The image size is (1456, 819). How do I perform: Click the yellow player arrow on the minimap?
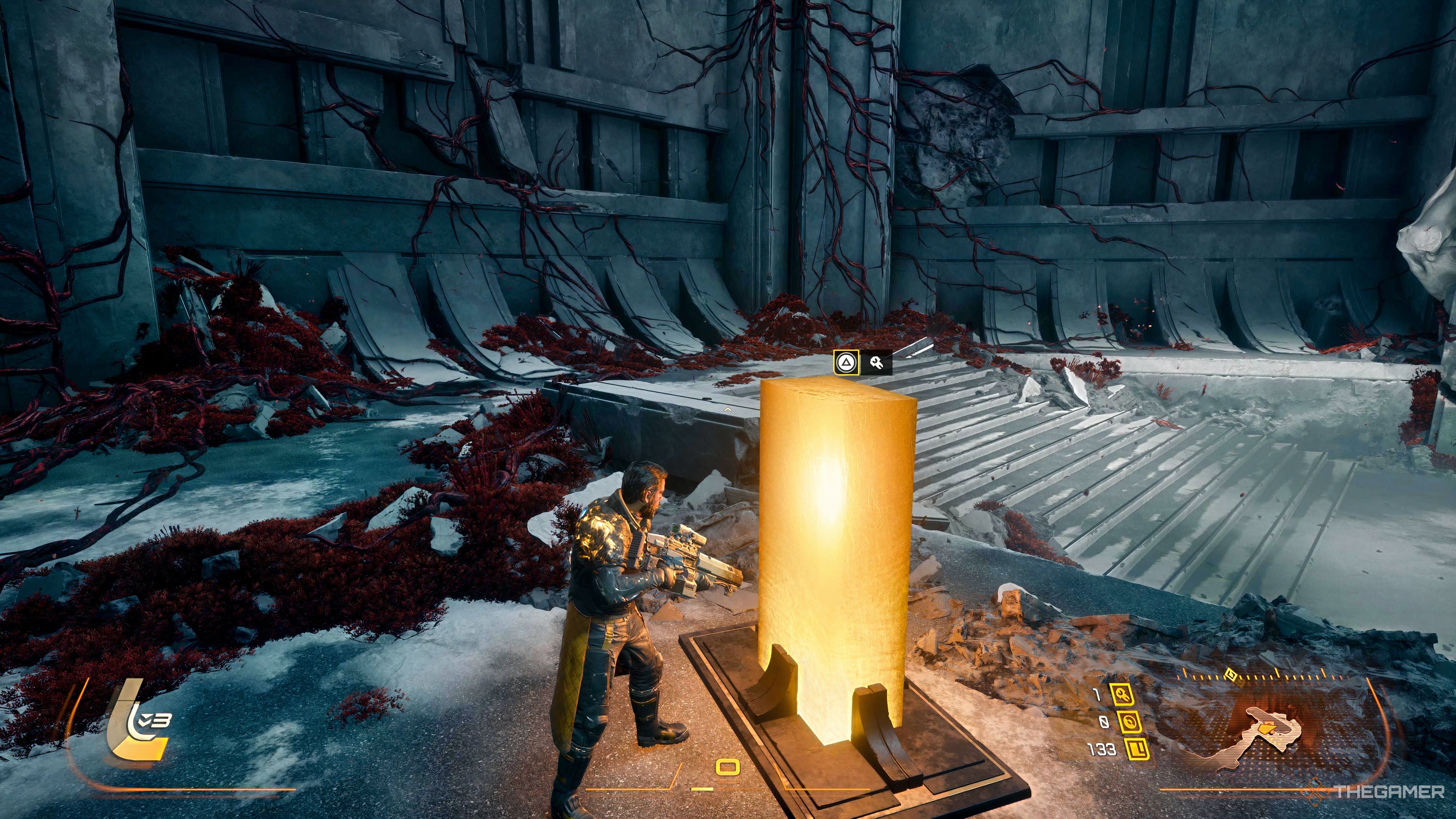coord(1266,729)
